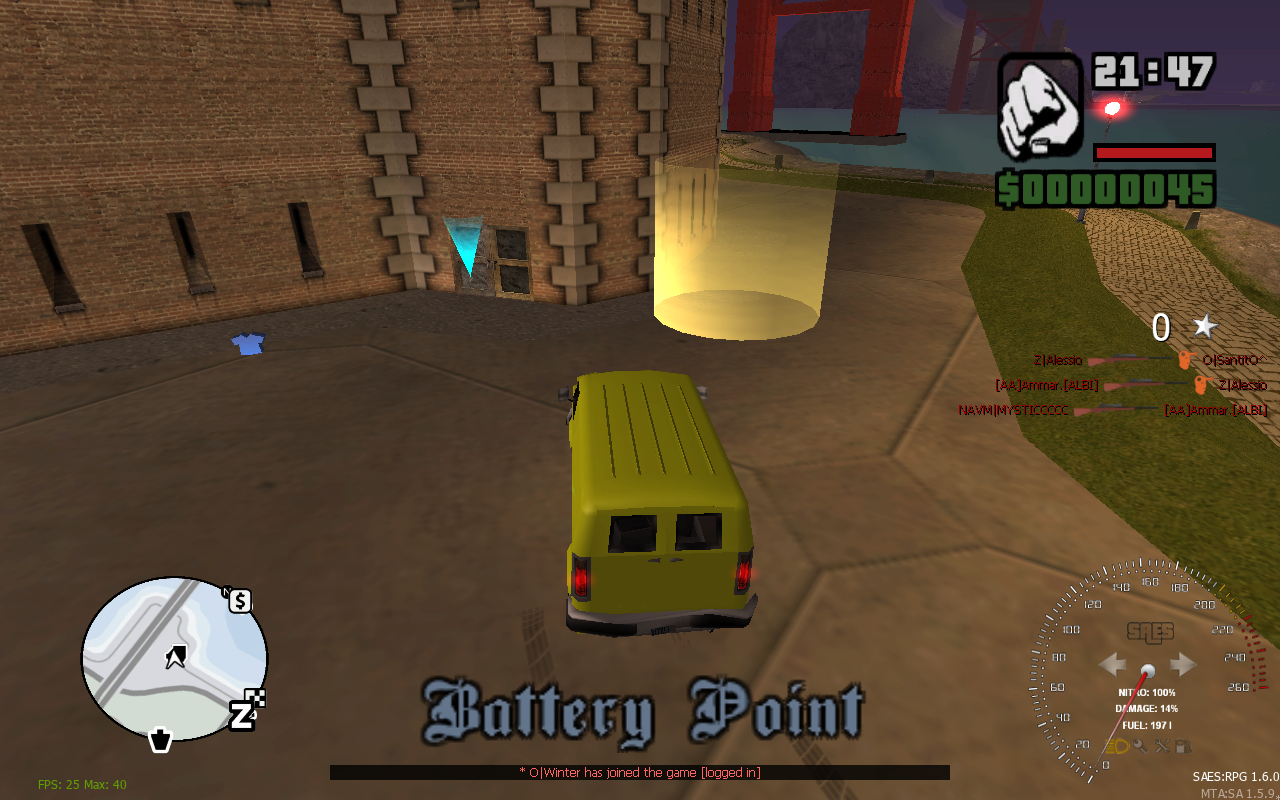Image resolution: width=1280 pixels, height=800 pixels.
Task: Click the key icon on the speedometer
Action: click(1140, 746)
